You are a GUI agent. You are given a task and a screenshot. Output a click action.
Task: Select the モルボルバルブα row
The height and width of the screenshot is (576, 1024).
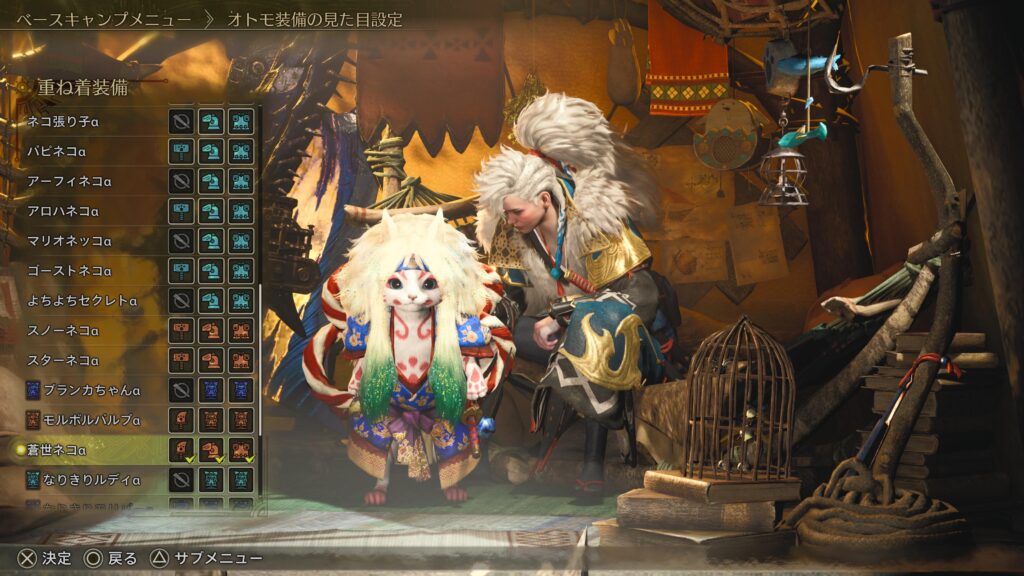pos(88,420)
